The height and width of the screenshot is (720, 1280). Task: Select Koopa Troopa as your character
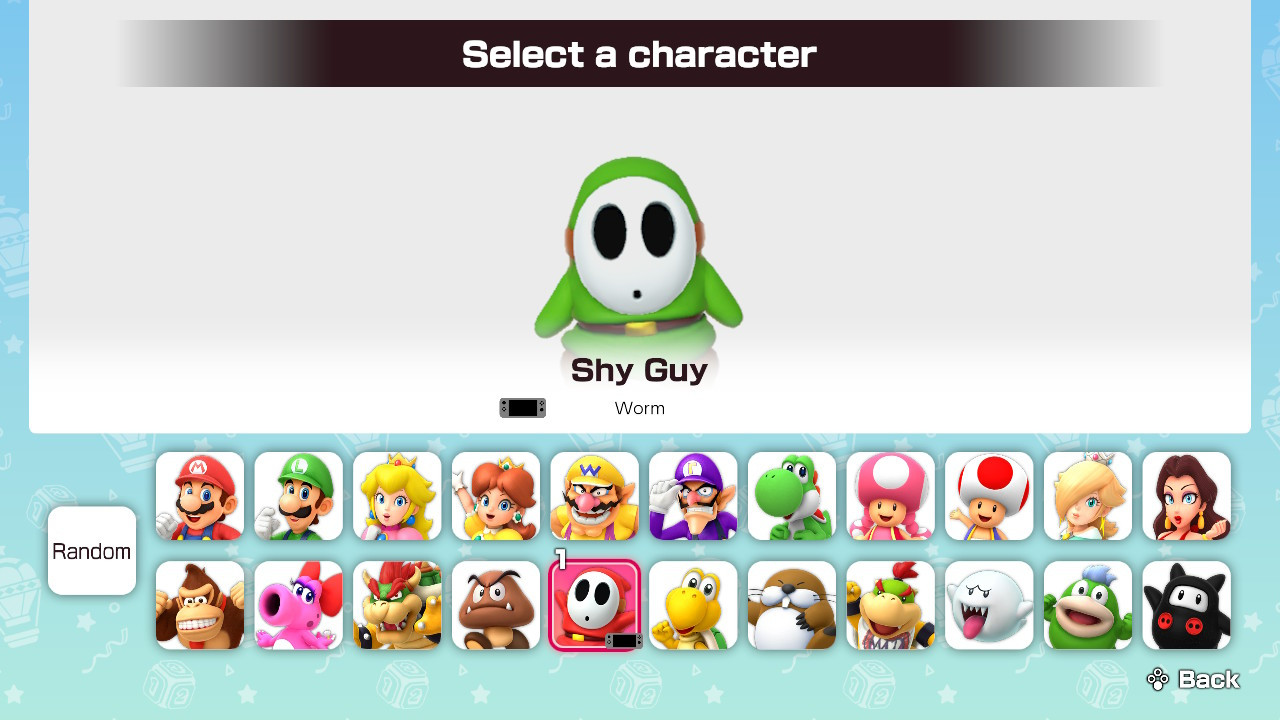point(694,605)
